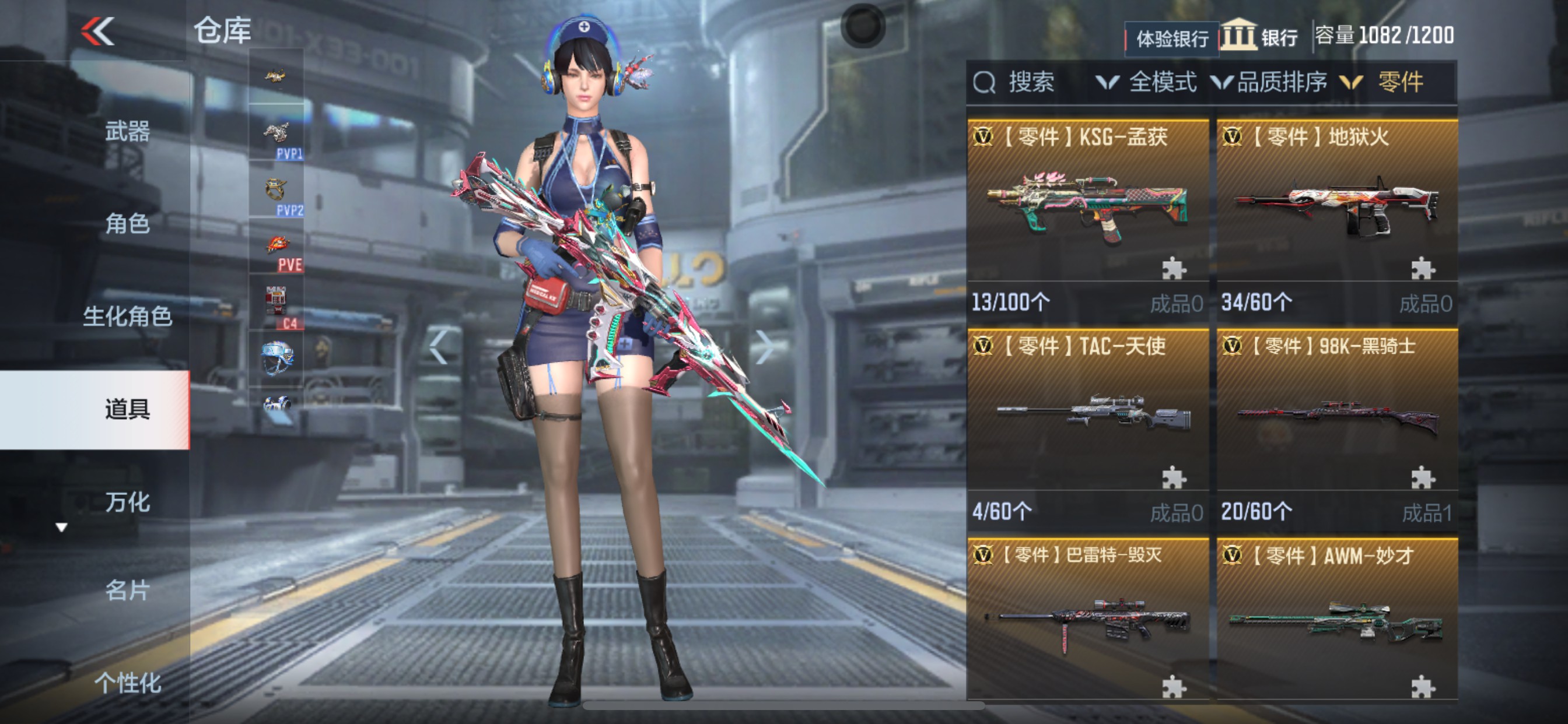
Task: Select the 生化角色 category
Action: (x=127, y=317)
